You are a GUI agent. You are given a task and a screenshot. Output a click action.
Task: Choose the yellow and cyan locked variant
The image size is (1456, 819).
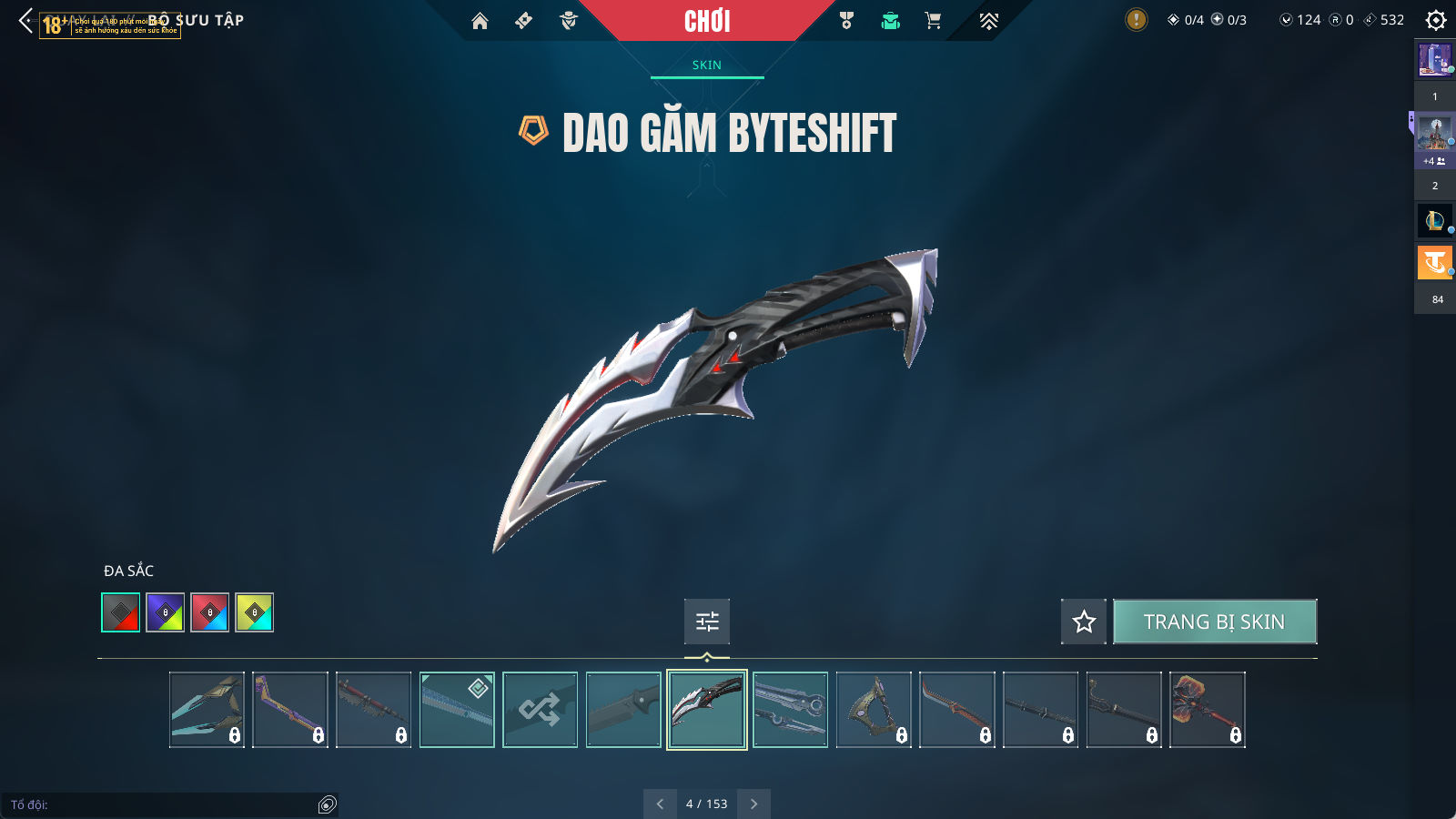[255, 612]
